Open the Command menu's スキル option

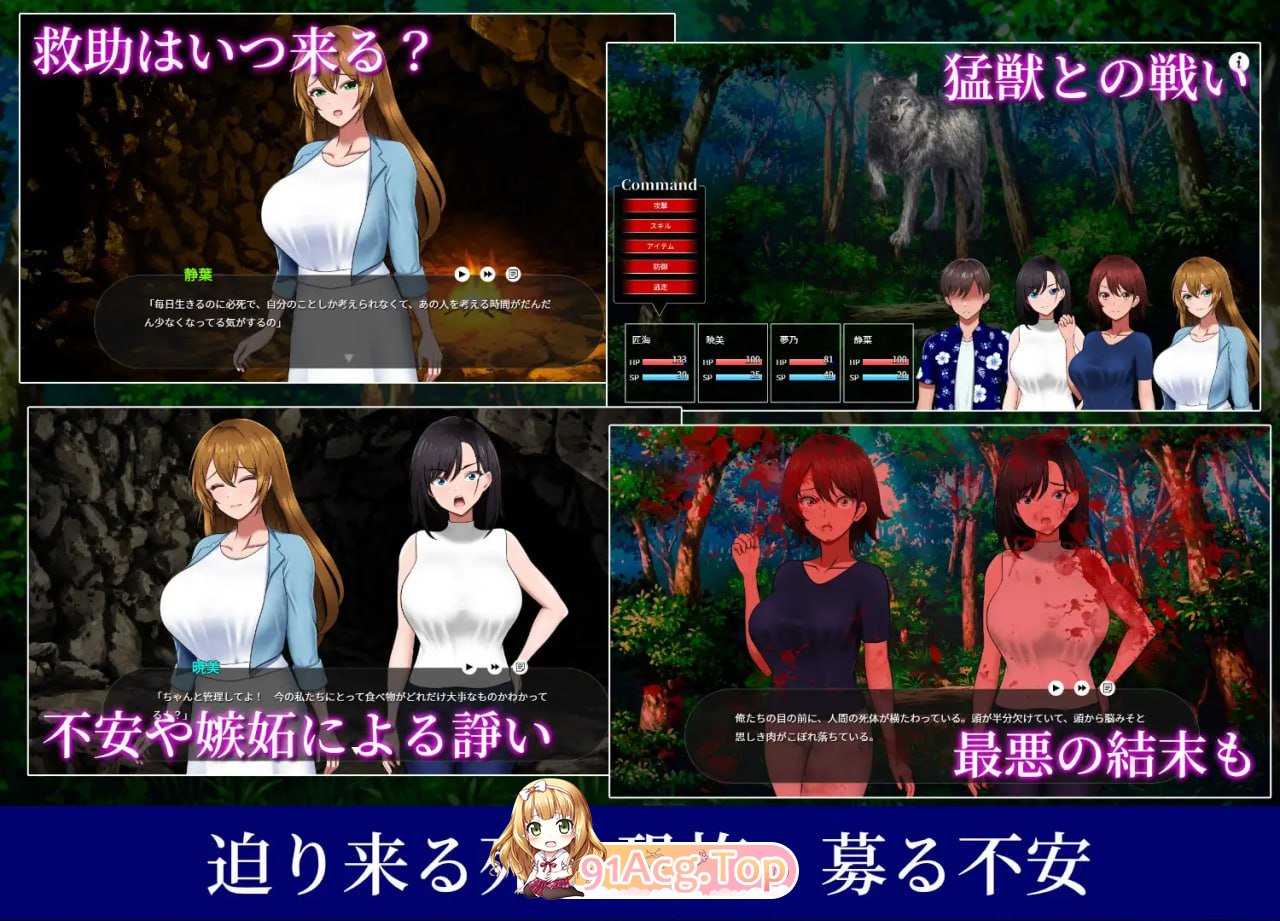[662, 227]
